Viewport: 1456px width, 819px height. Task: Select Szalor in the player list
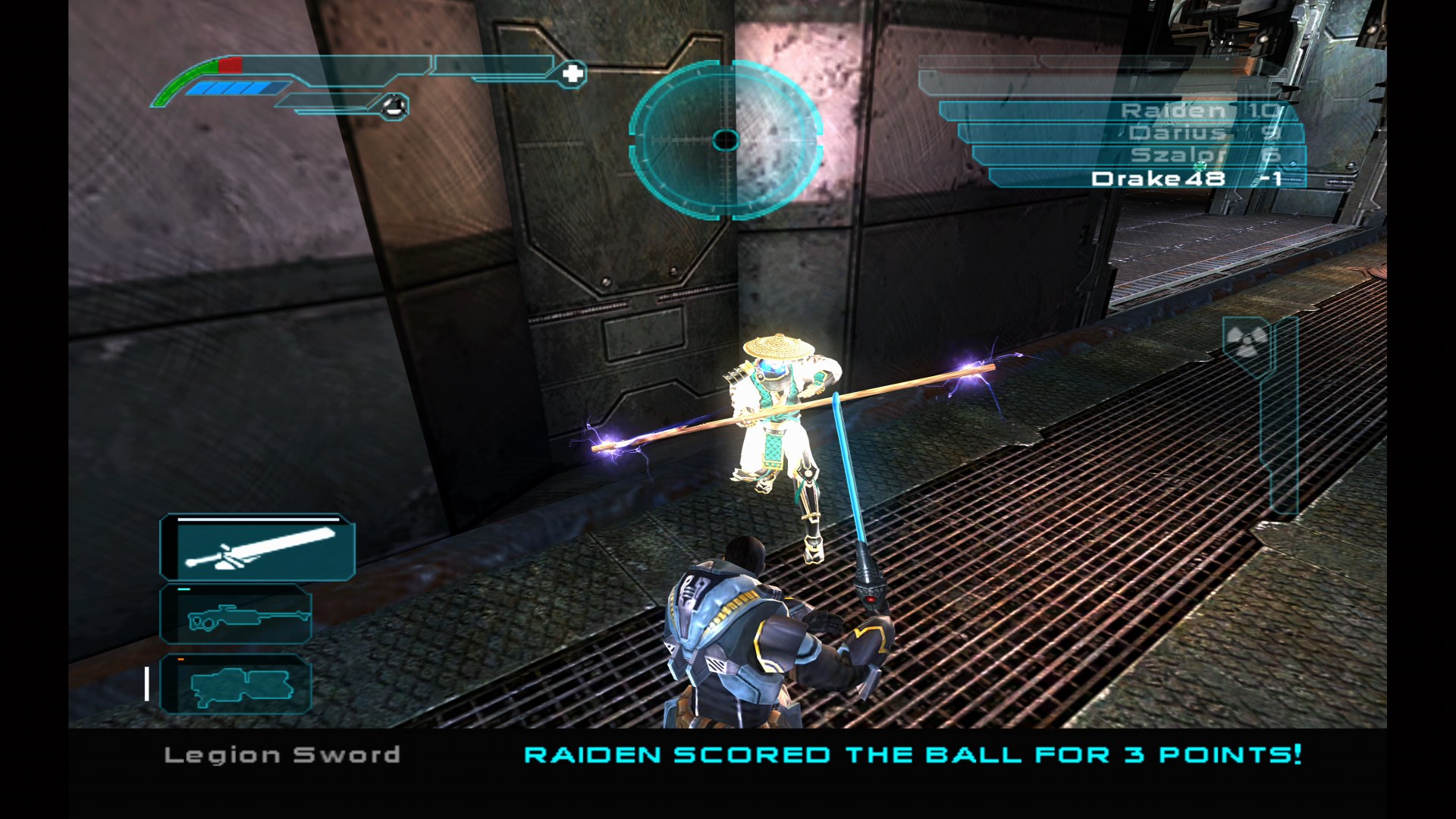click(x=1175, y=158)
